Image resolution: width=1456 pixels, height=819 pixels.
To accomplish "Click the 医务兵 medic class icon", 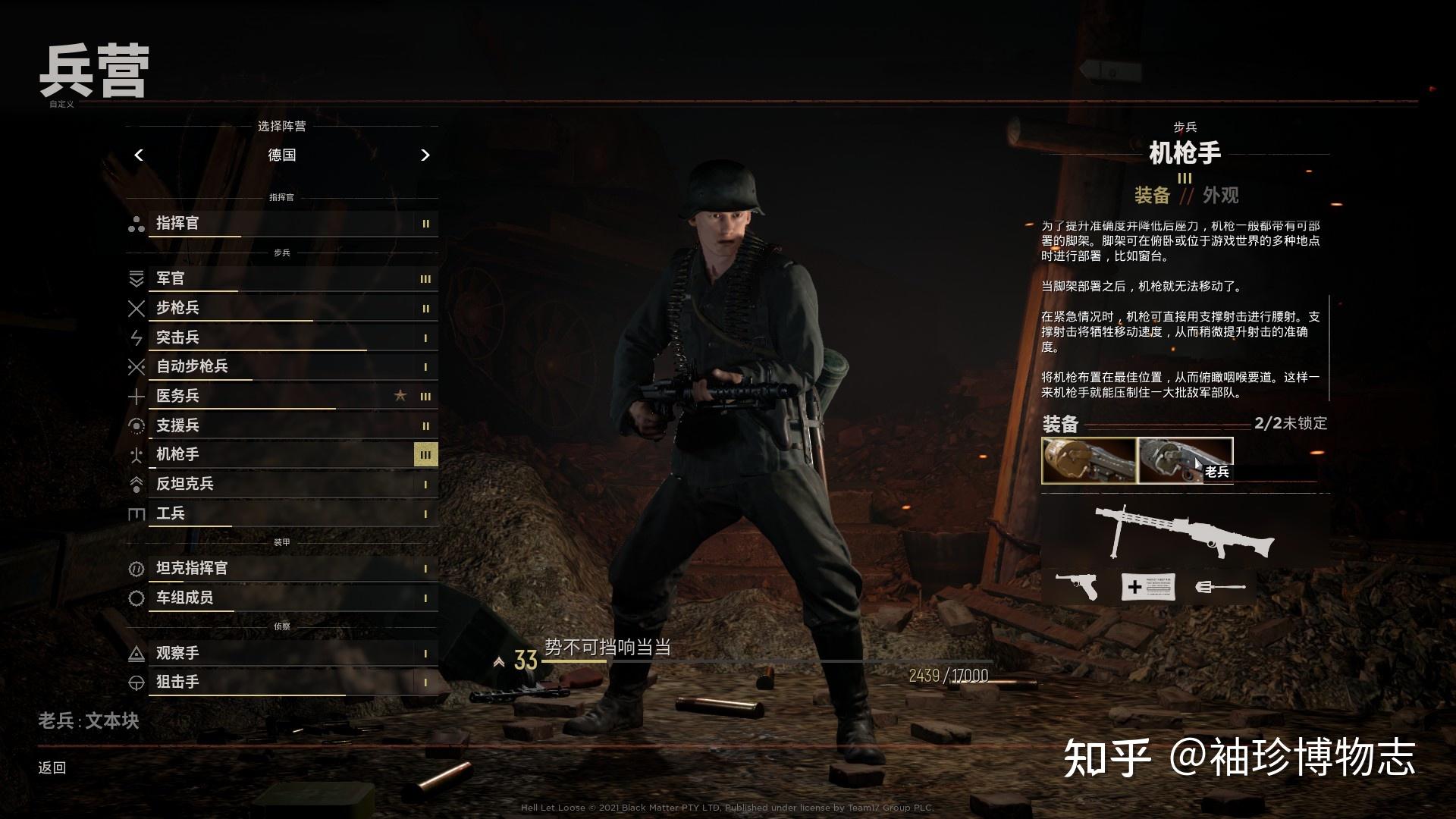I will click(137, 397).
